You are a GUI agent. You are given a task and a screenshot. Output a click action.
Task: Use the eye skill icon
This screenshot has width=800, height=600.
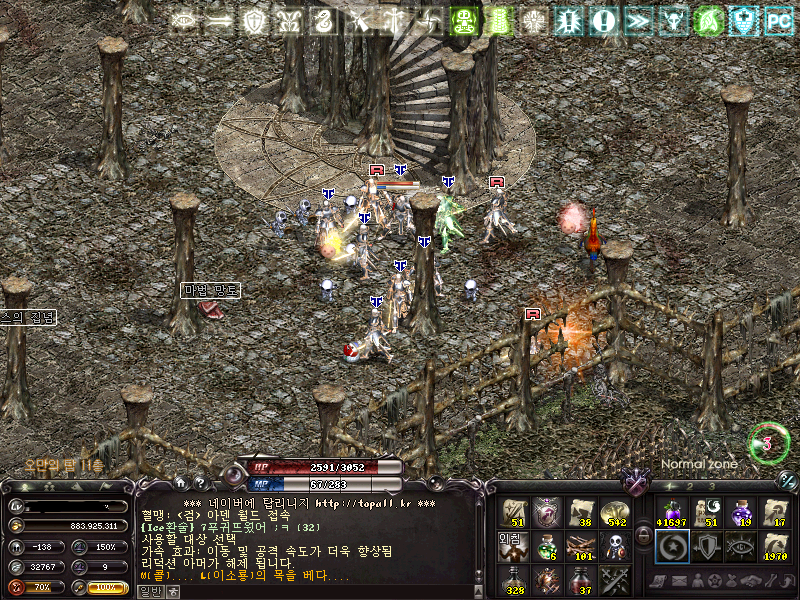coord(740,546)
